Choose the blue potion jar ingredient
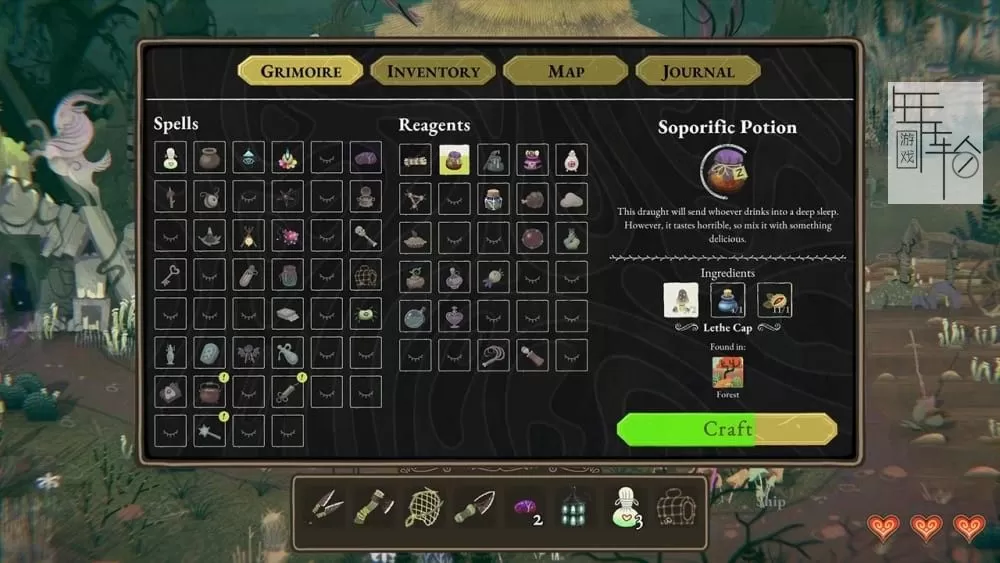The height and width of the screenshot is (563, 1000). 727,299
